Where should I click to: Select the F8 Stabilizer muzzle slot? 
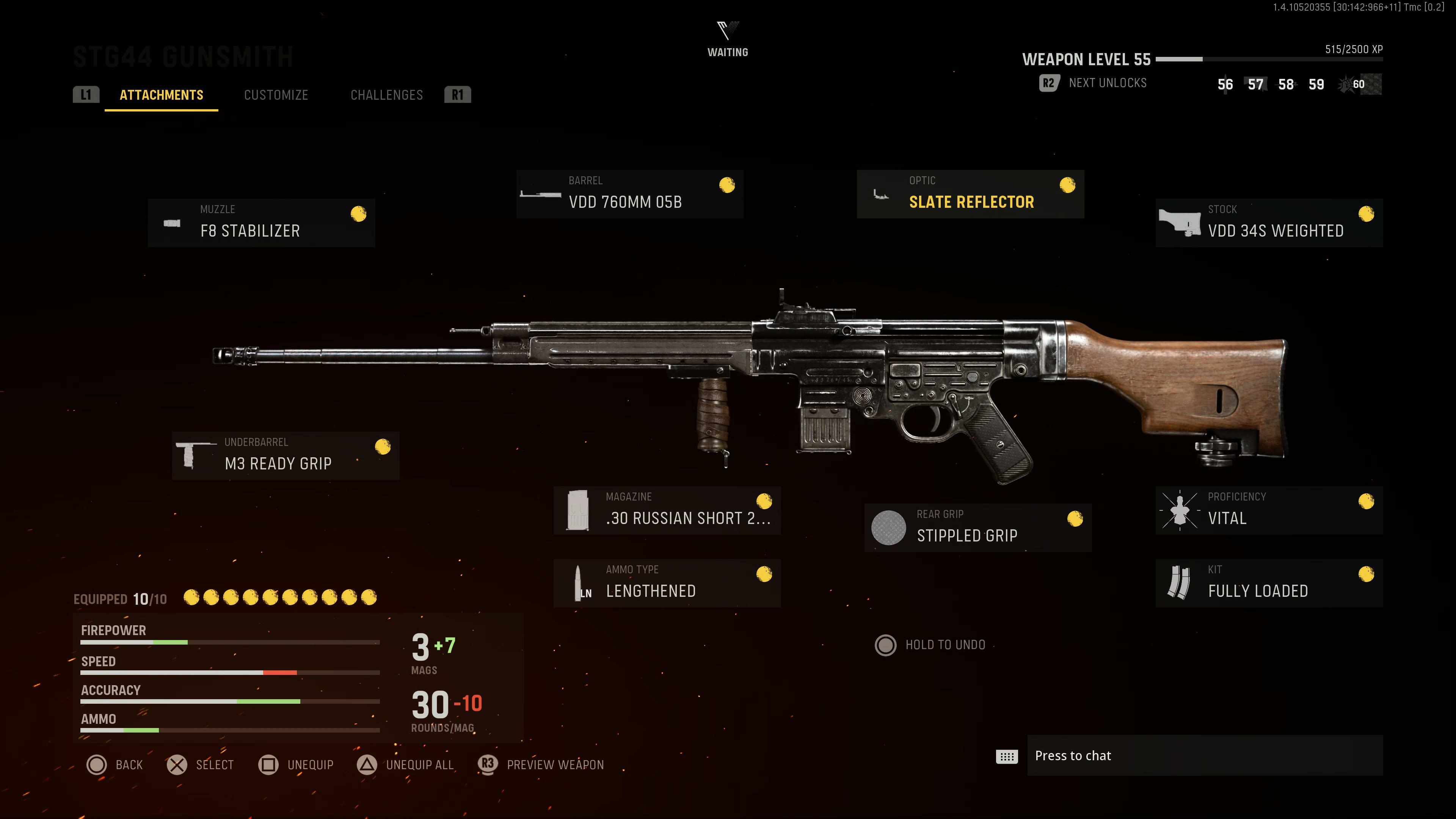(261, 223)
